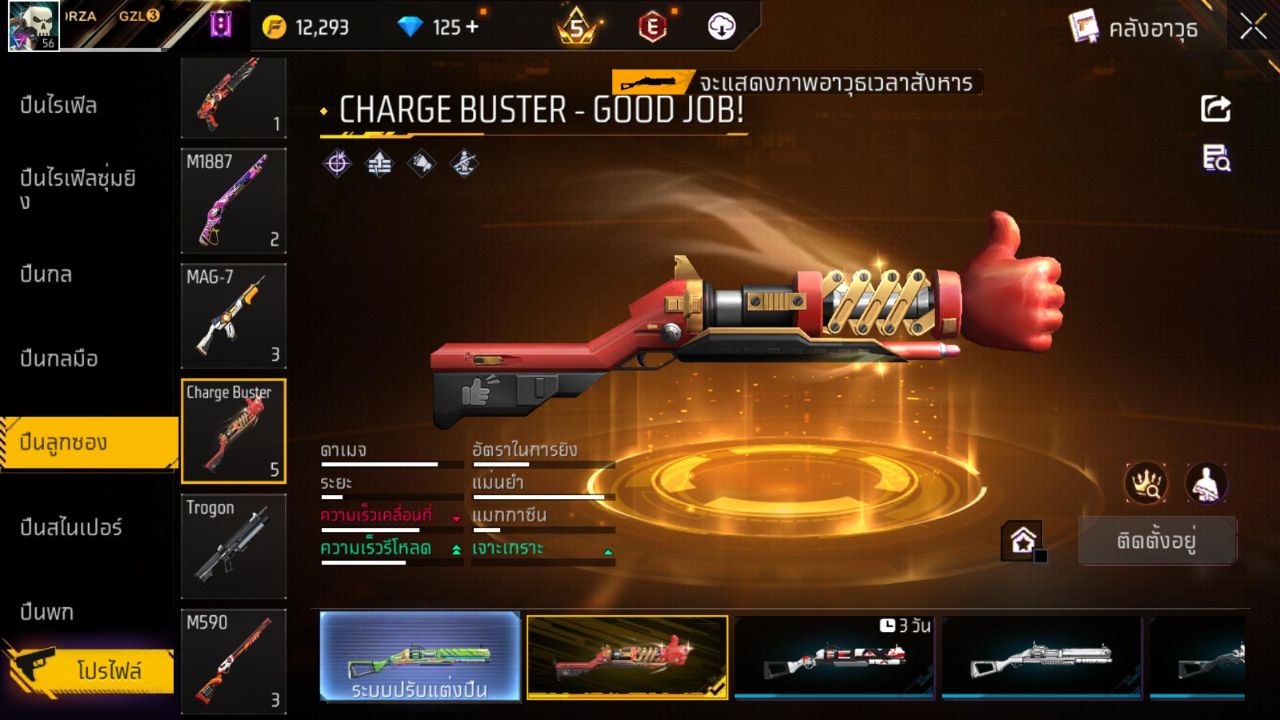The width and height of the screenshot is (1280, 720).
Task: Toggle the home showcase display option
Action: point(1022,539)
